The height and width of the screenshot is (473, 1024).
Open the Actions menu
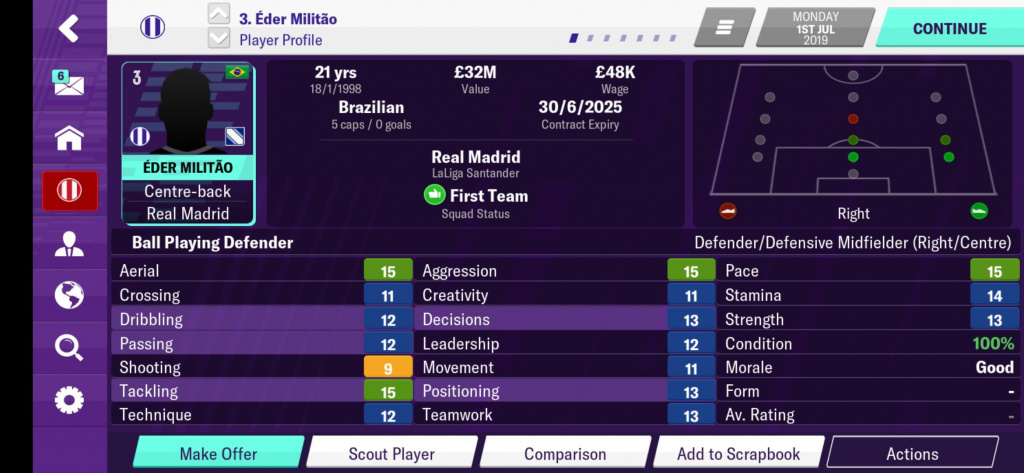(912, 454)
